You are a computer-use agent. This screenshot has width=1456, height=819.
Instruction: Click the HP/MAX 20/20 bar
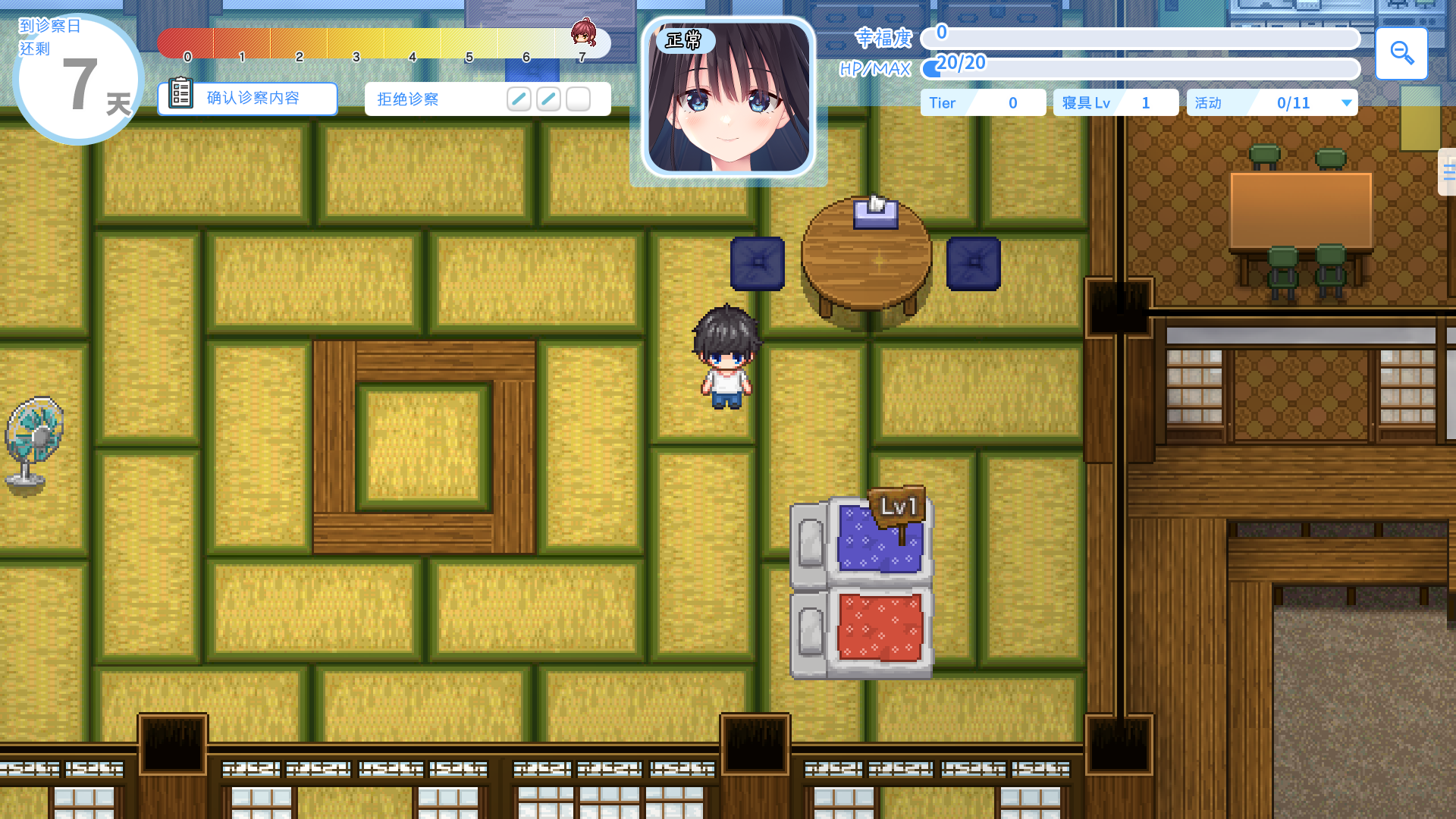coord(1137,68)
